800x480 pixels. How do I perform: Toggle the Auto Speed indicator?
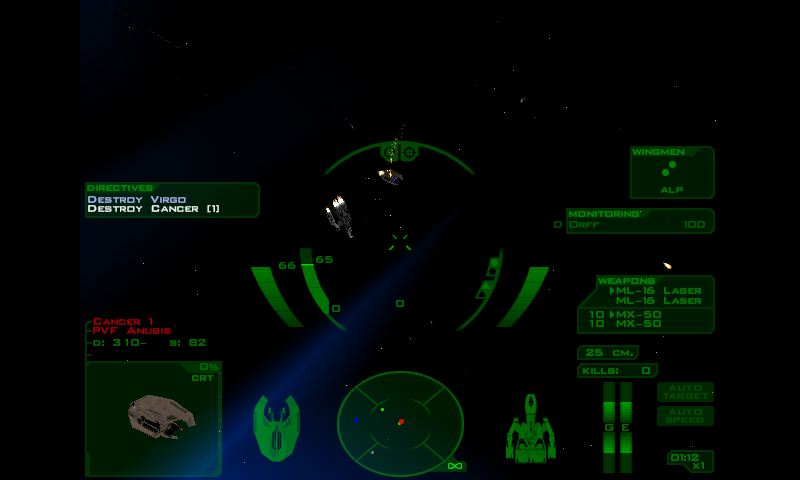[685, 415]
